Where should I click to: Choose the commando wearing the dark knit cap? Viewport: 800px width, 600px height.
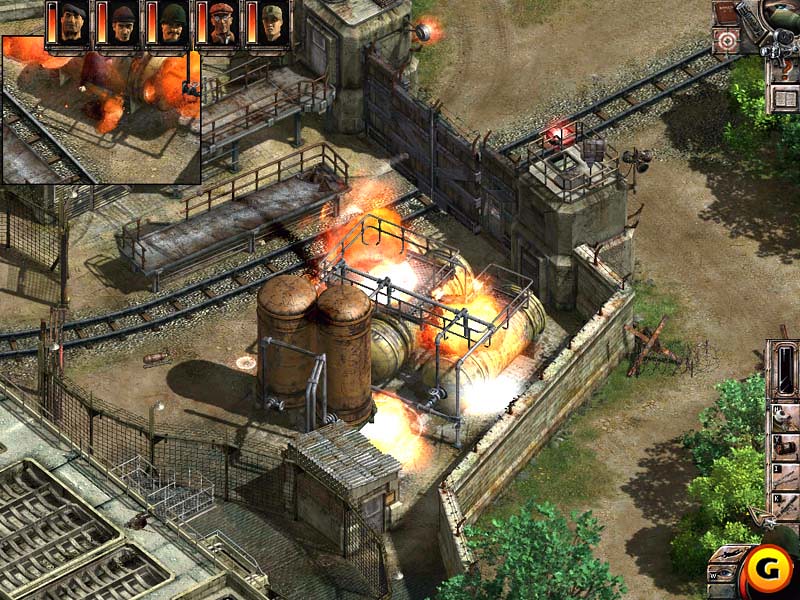click(x=122, y=23)
